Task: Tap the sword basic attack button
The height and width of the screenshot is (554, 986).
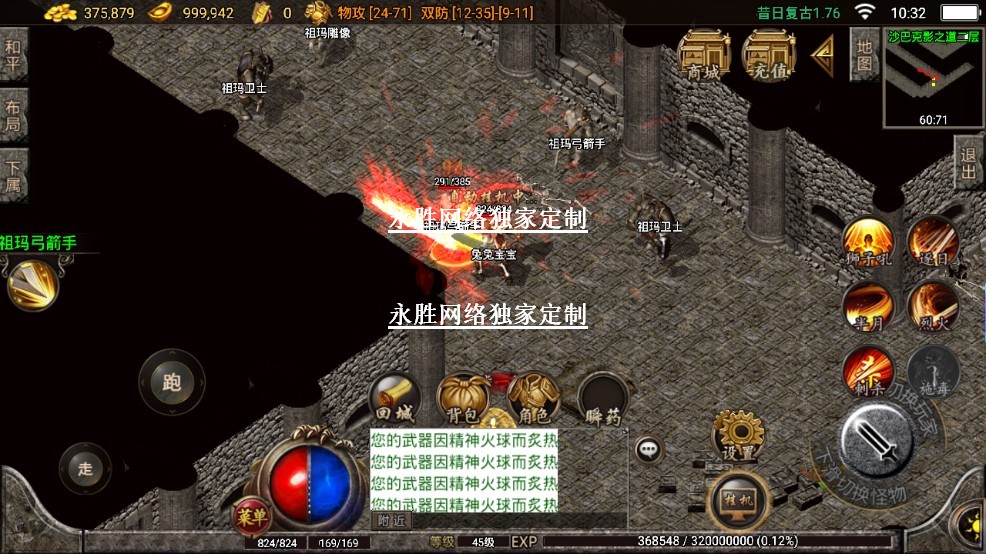Action: point(877,438)
